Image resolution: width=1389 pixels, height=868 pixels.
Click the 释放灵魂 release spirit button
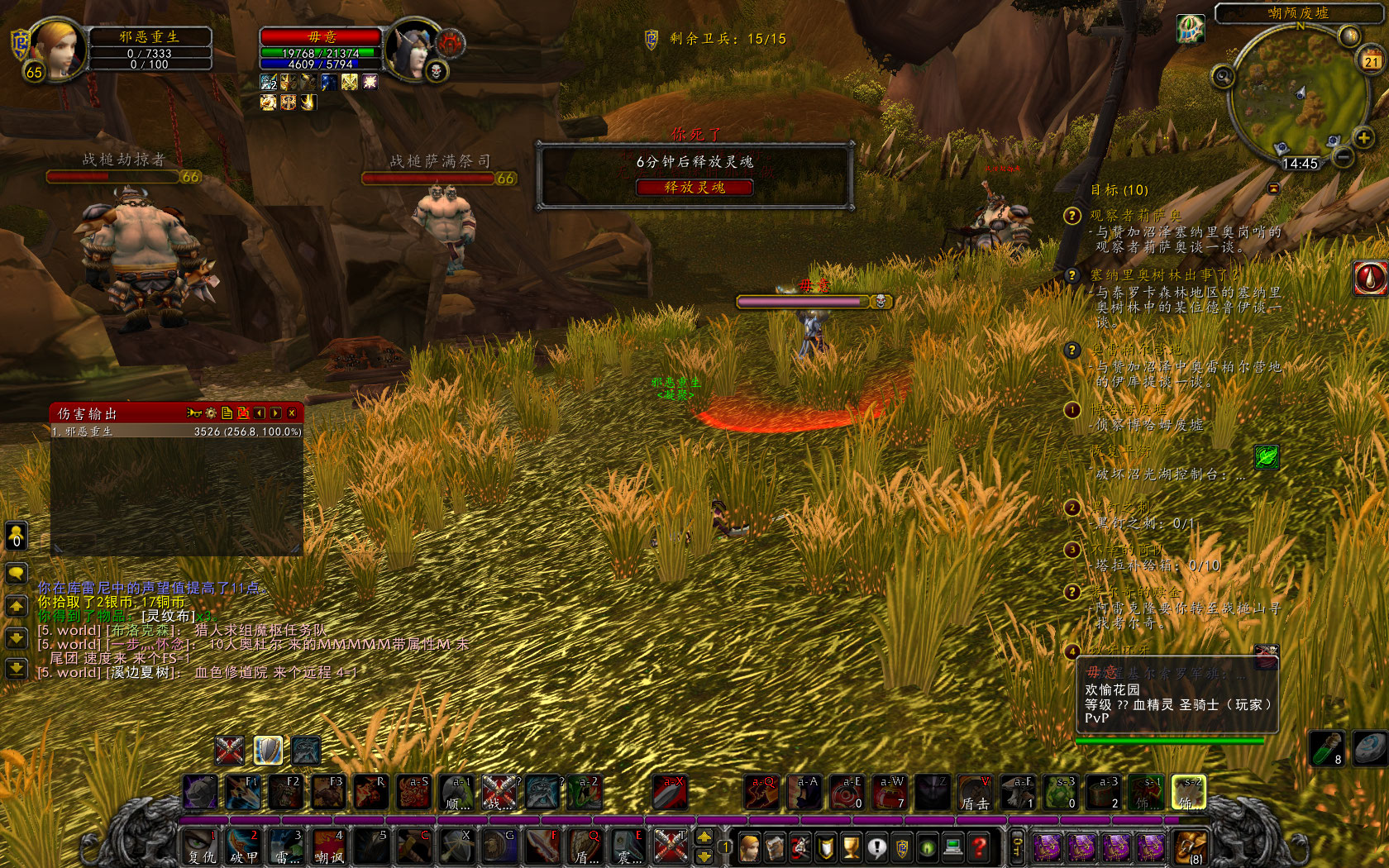point(694,188)
